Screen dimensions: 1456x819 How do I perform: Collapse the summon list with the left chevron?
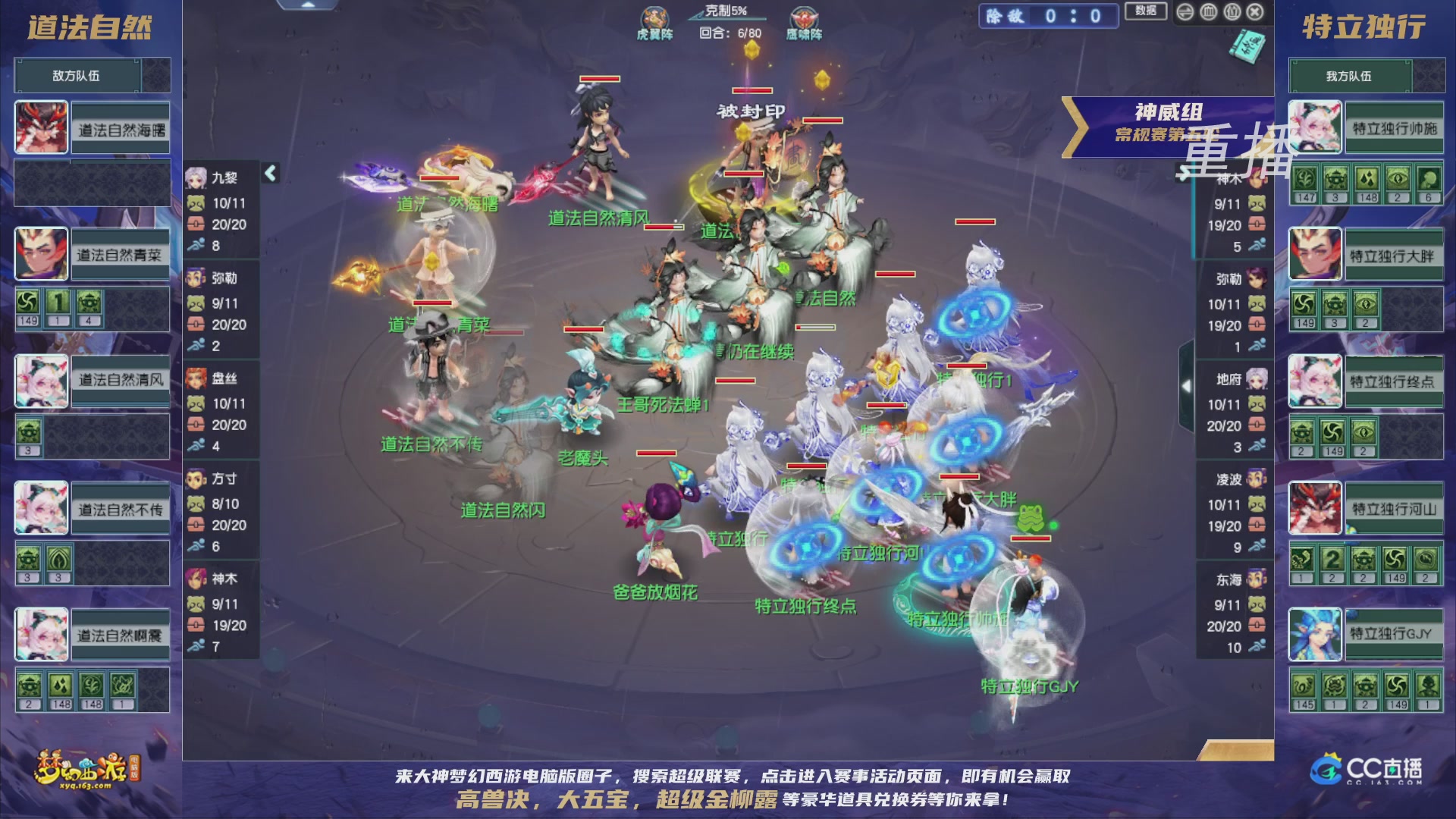click(x=269, y=172)
